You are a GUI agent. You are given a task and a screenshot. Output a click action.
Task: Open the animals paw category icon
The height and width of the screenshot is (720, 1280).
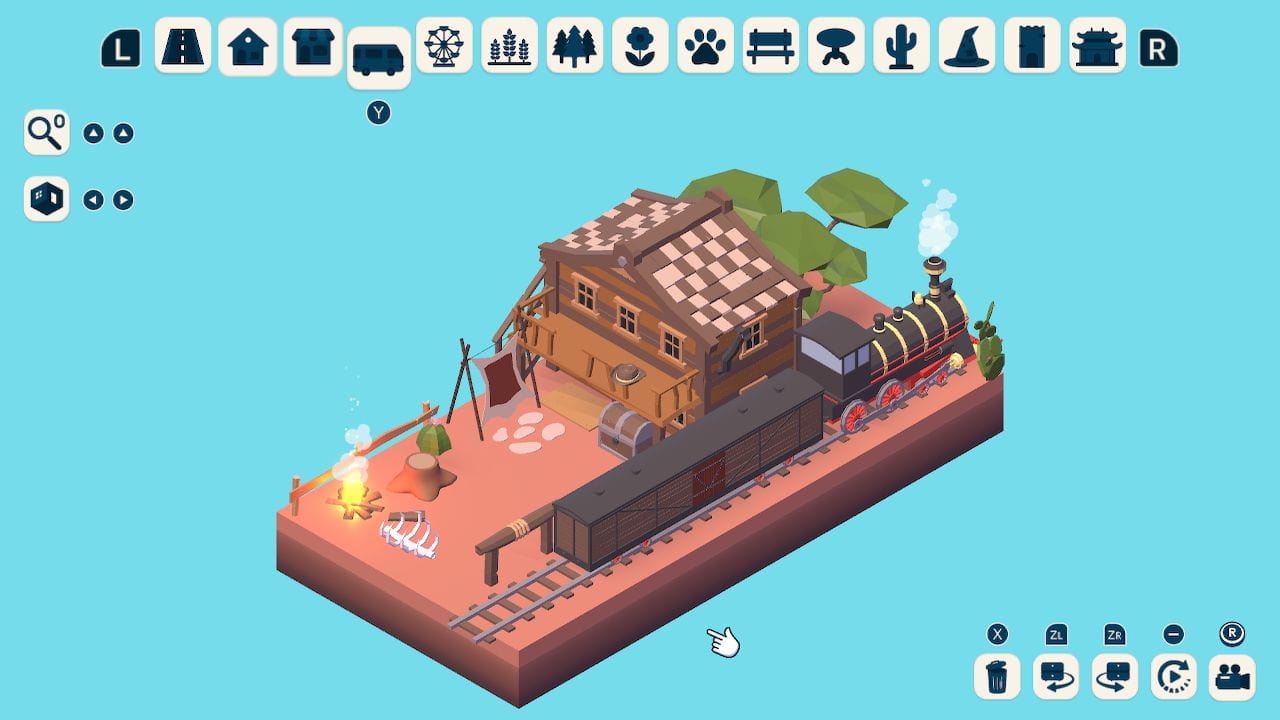point(706,46)
